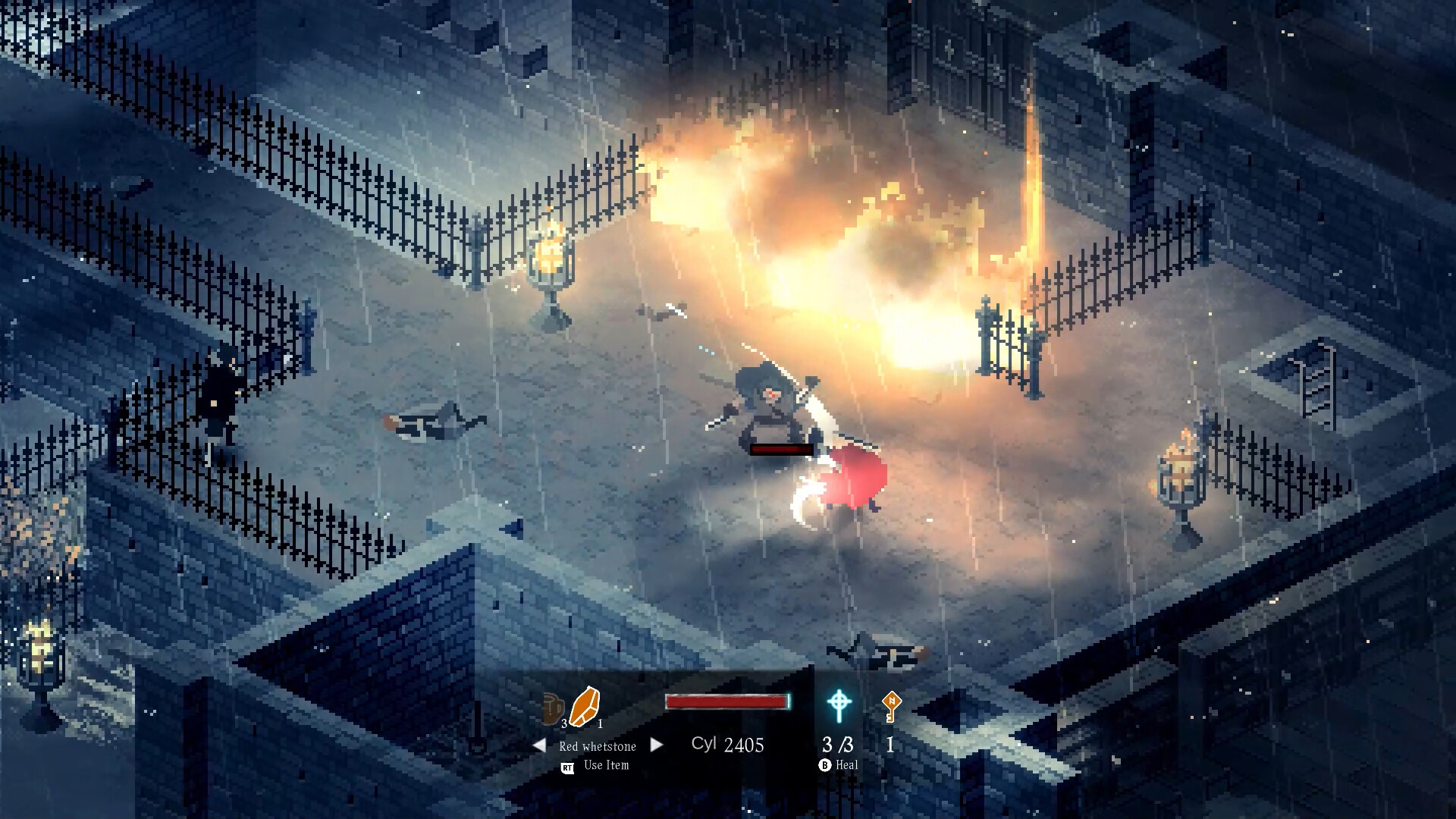Viewport: 1456px width, 819px height.
Task: Click the glowing heal cross icon
Action: click(x=839, y=703)
